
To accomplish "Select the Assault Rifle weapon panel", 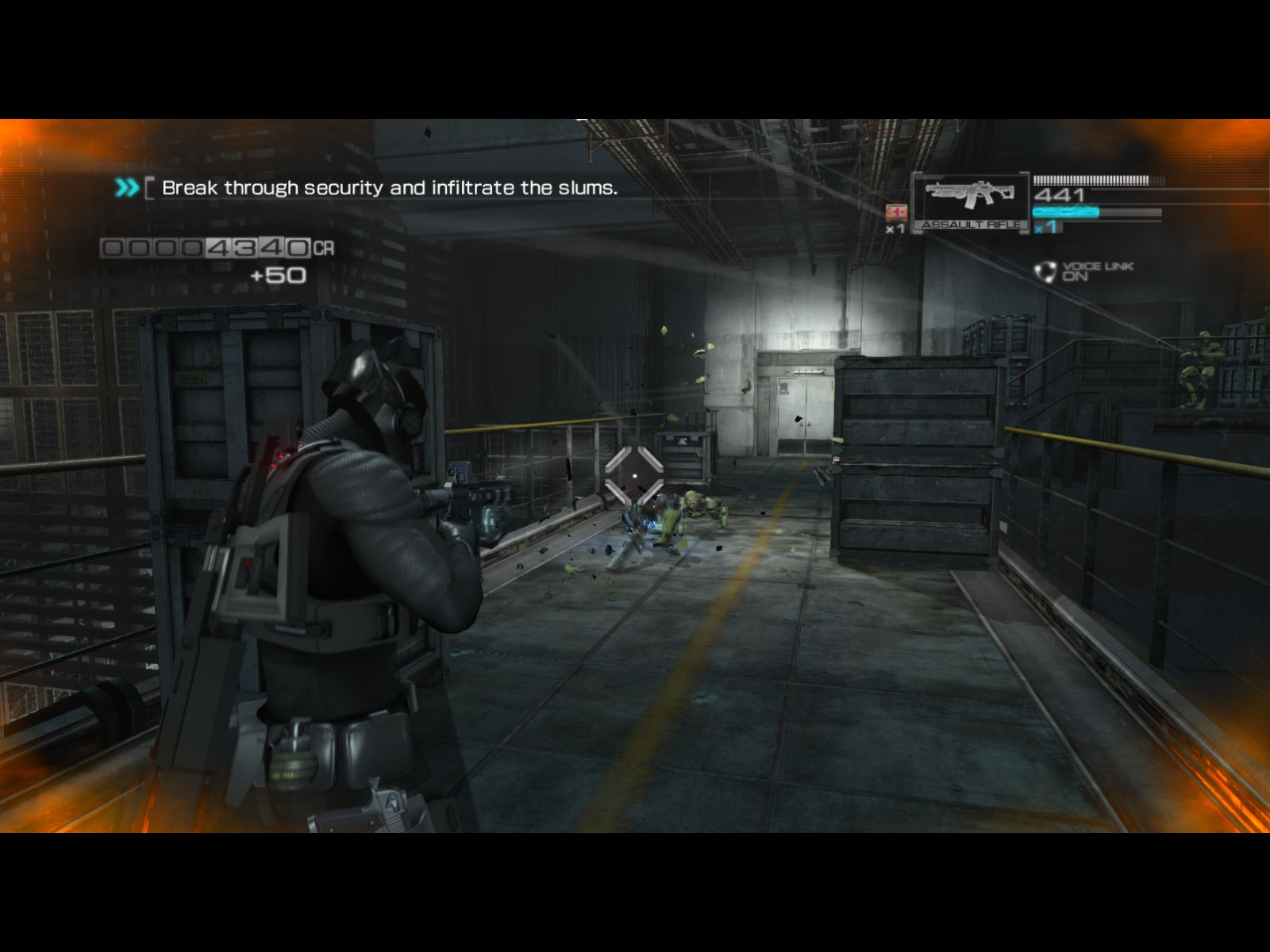I will pos(970,202).
